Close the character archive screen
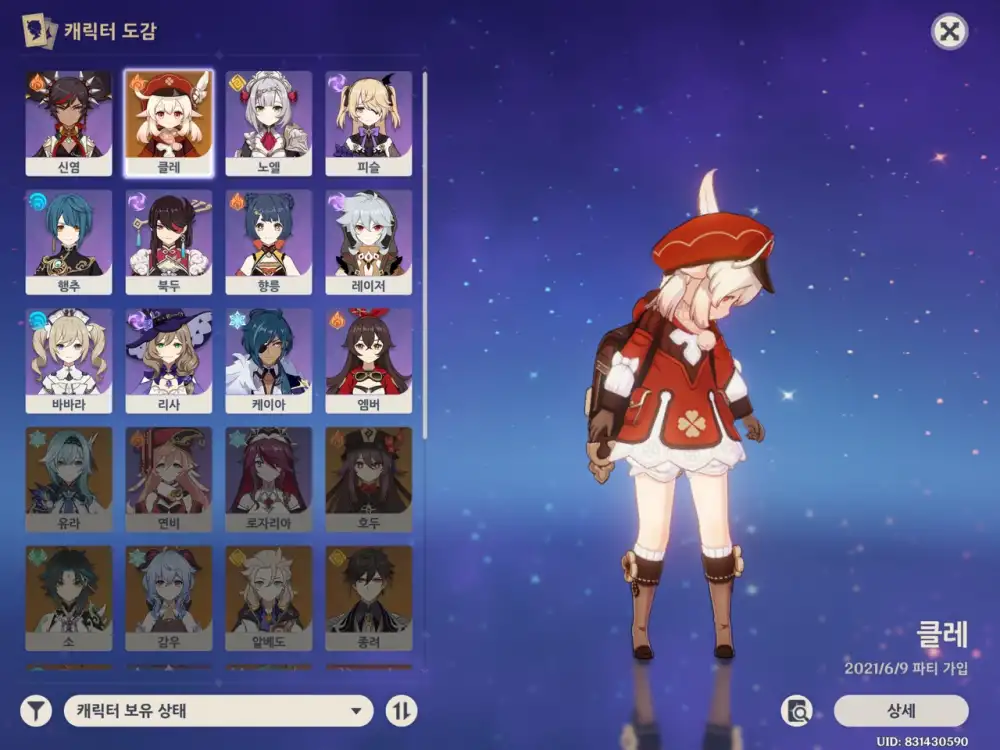 (949, 32)
